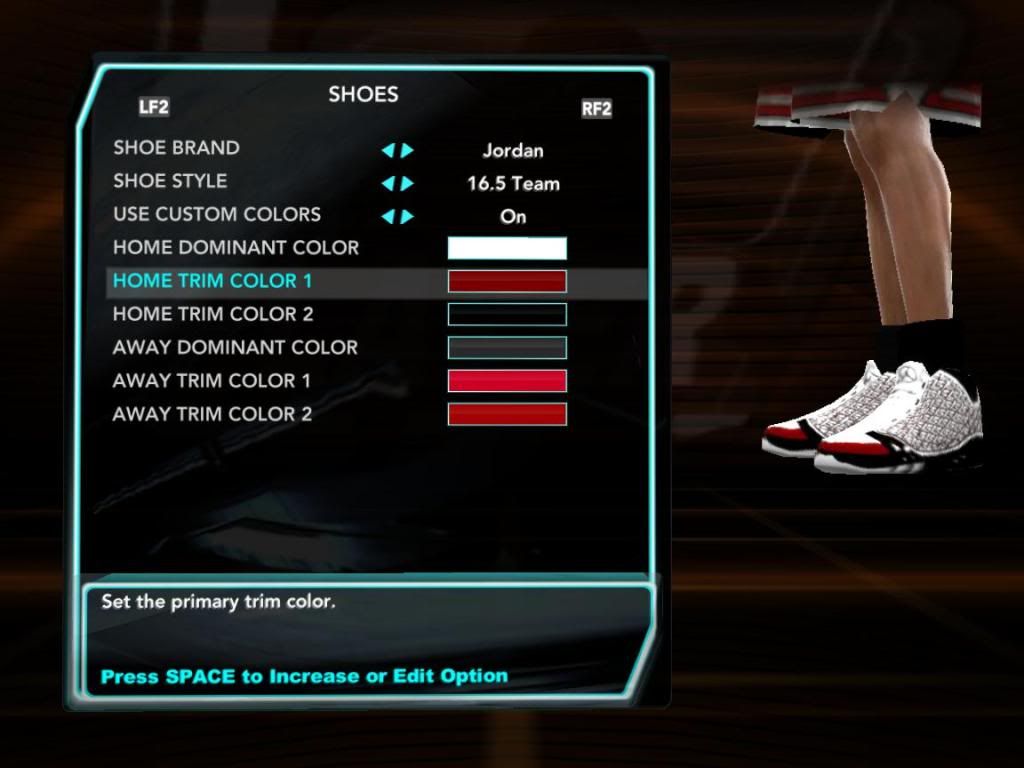Click right arrow beside Shoe Brand
The width and height of the screenshot is (1024, 768).
click(x=407, y=151)
